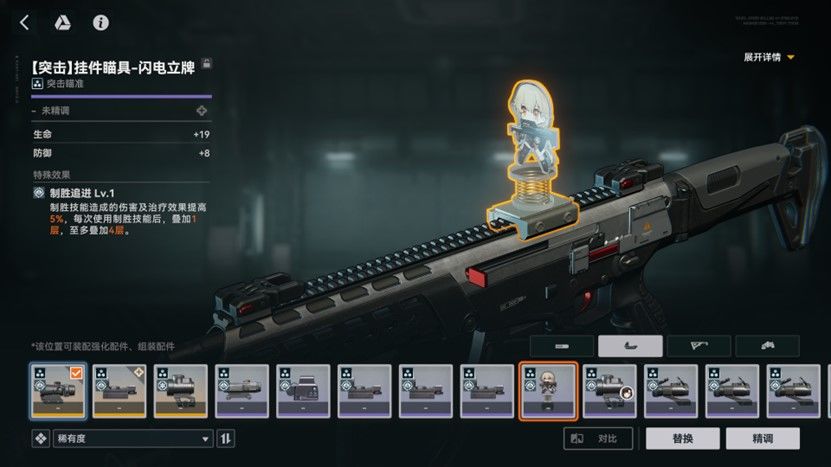Toggle the sort order arrows button

point(226,439)
